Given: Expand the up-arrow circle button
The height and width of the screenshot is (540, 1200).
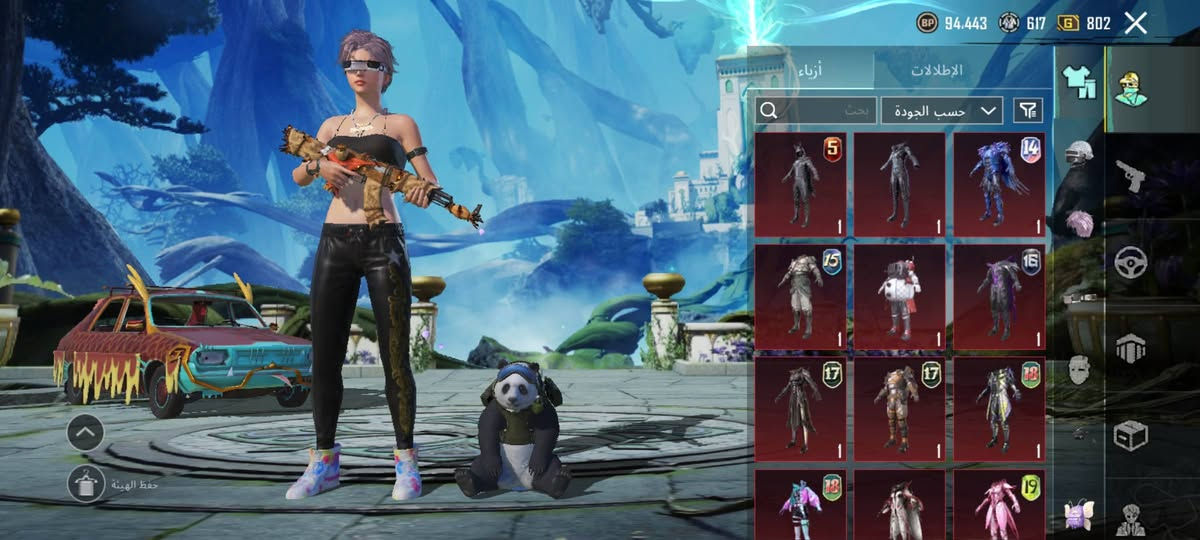Looking at the screenshot, I should tap(86, 433).
